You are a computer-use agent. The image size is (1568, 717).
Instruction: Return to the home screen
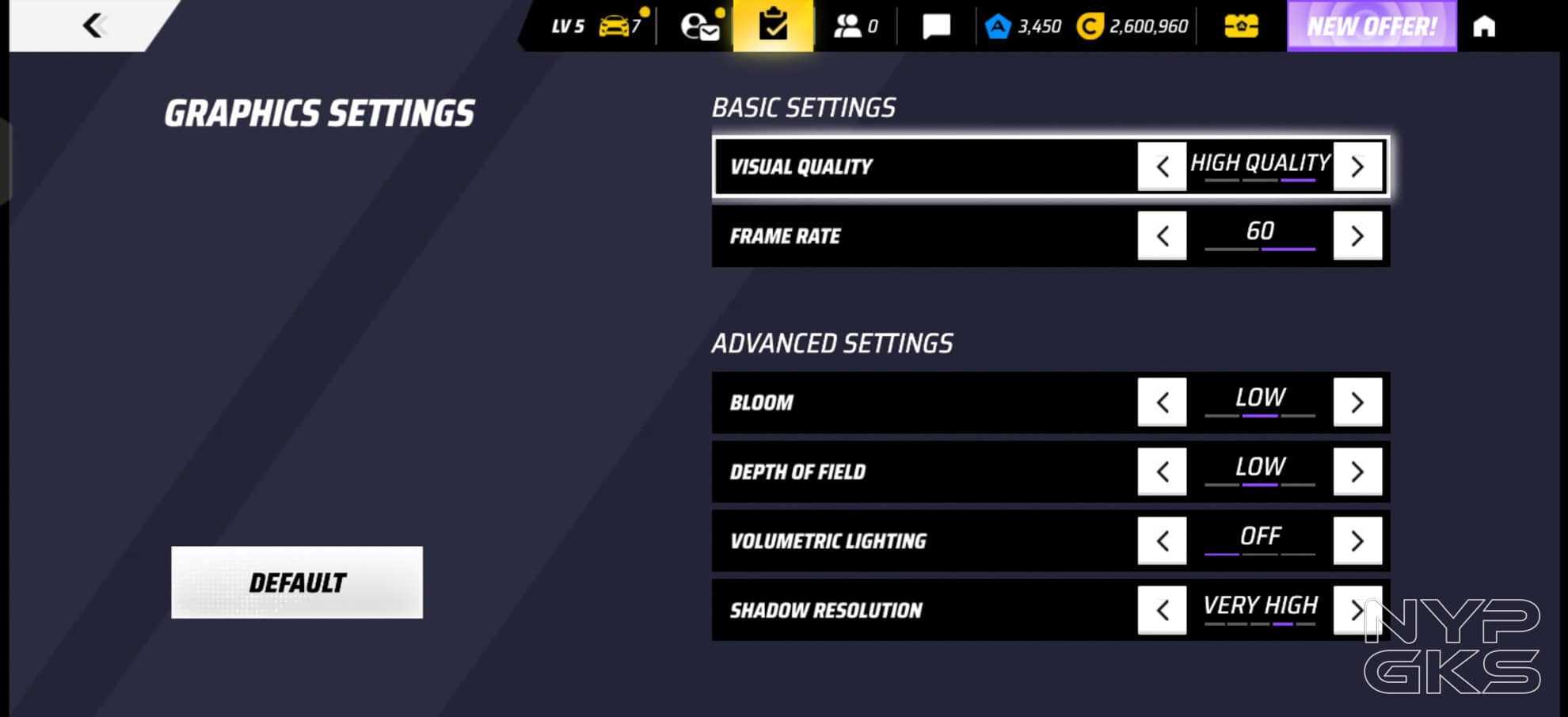(1484, 26)
